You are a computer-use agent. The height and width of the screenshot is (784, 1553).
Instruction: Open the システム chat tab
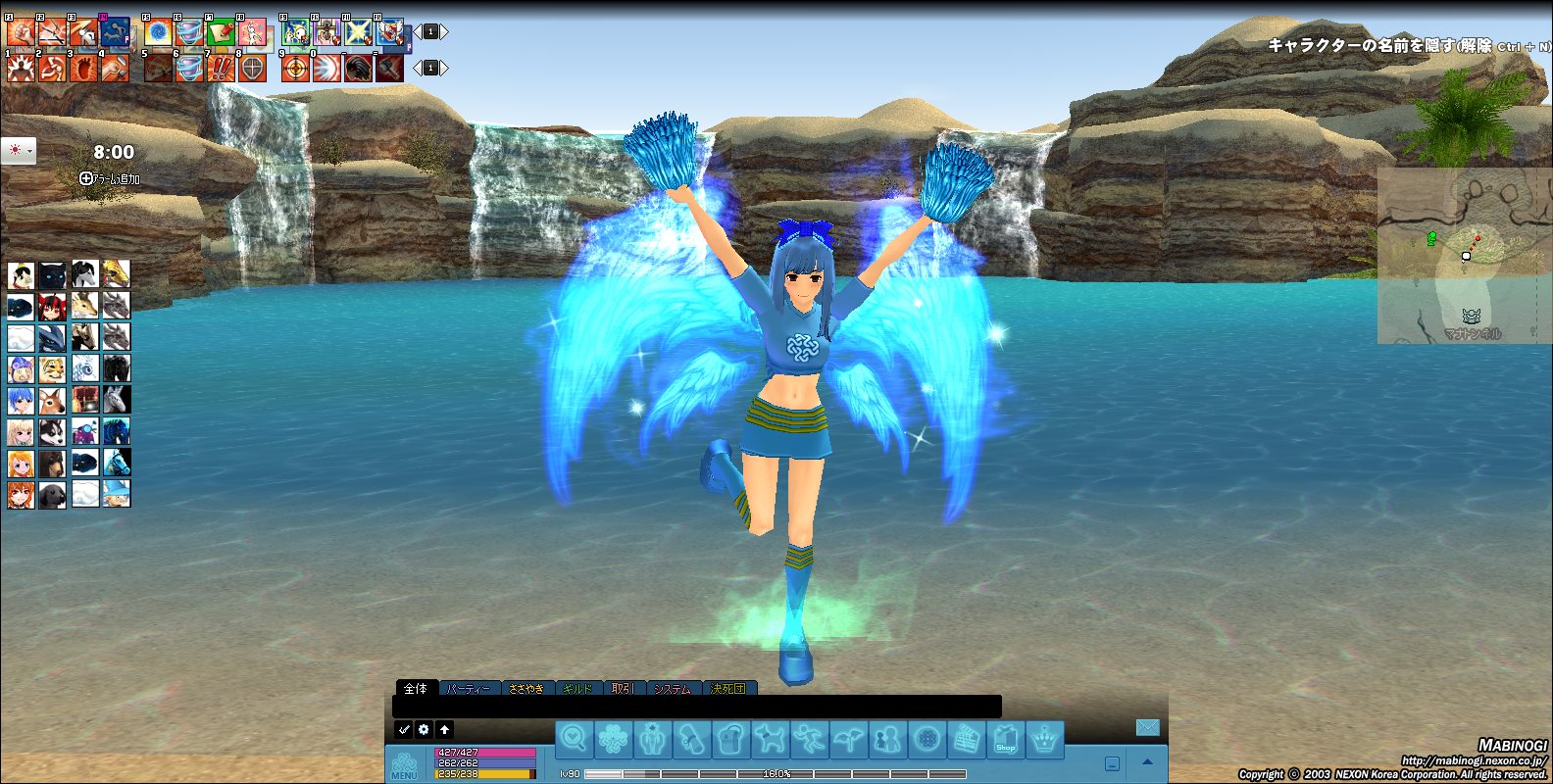pyautogui.click(x=673, y=689)
